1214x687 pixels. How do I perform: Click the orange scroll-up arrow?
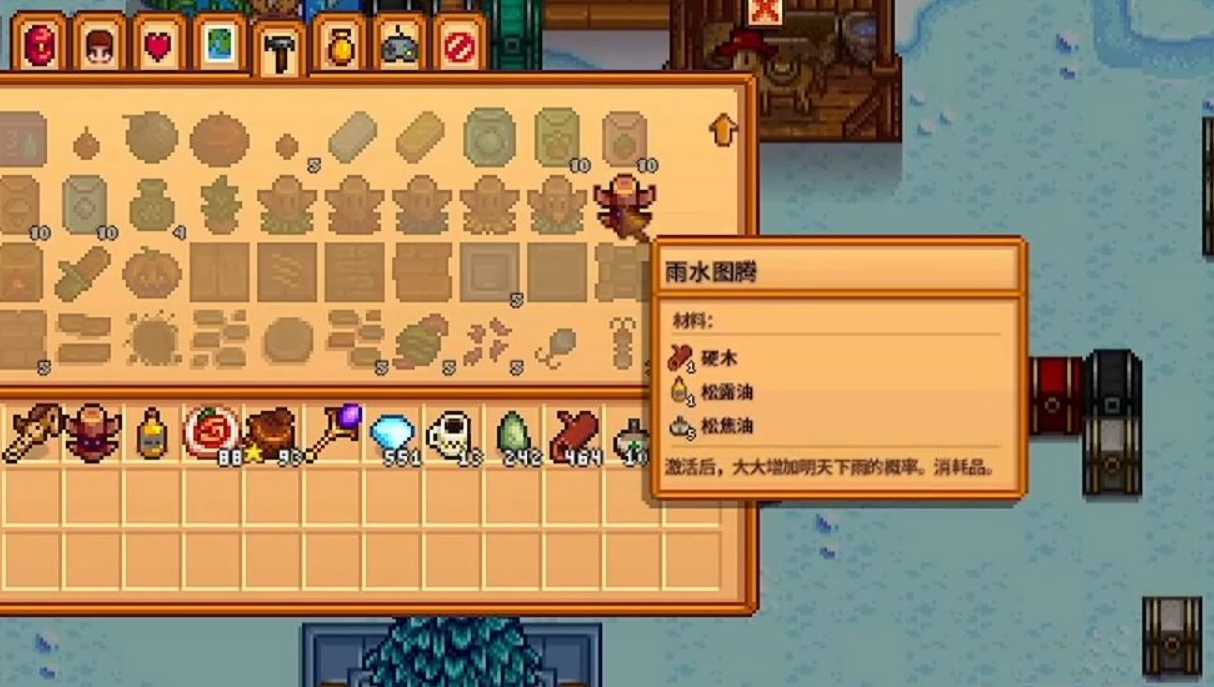click(722, 130)
